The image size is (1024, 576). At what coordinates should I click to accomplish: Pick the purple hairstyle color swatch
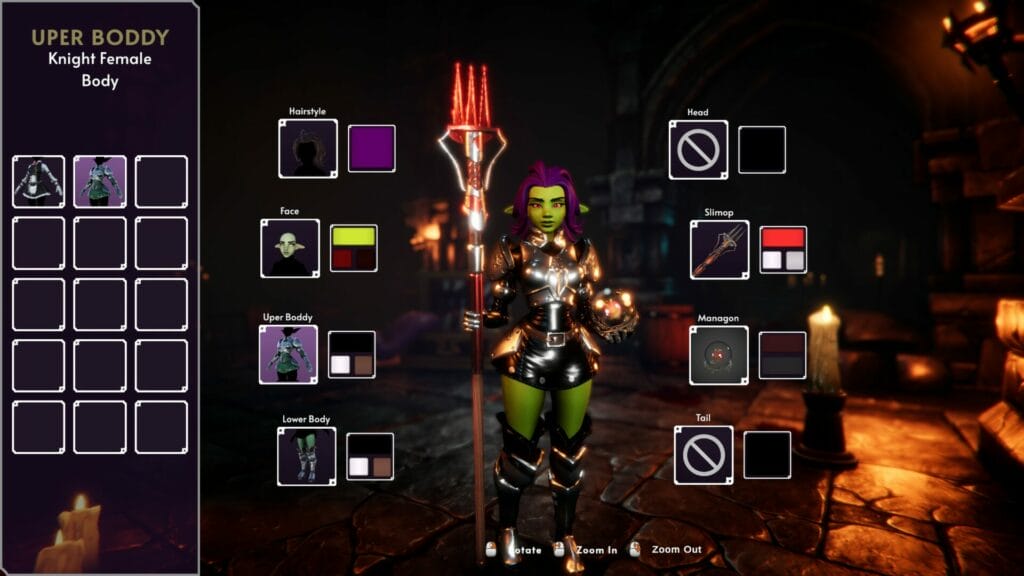[x=371, y=148]
